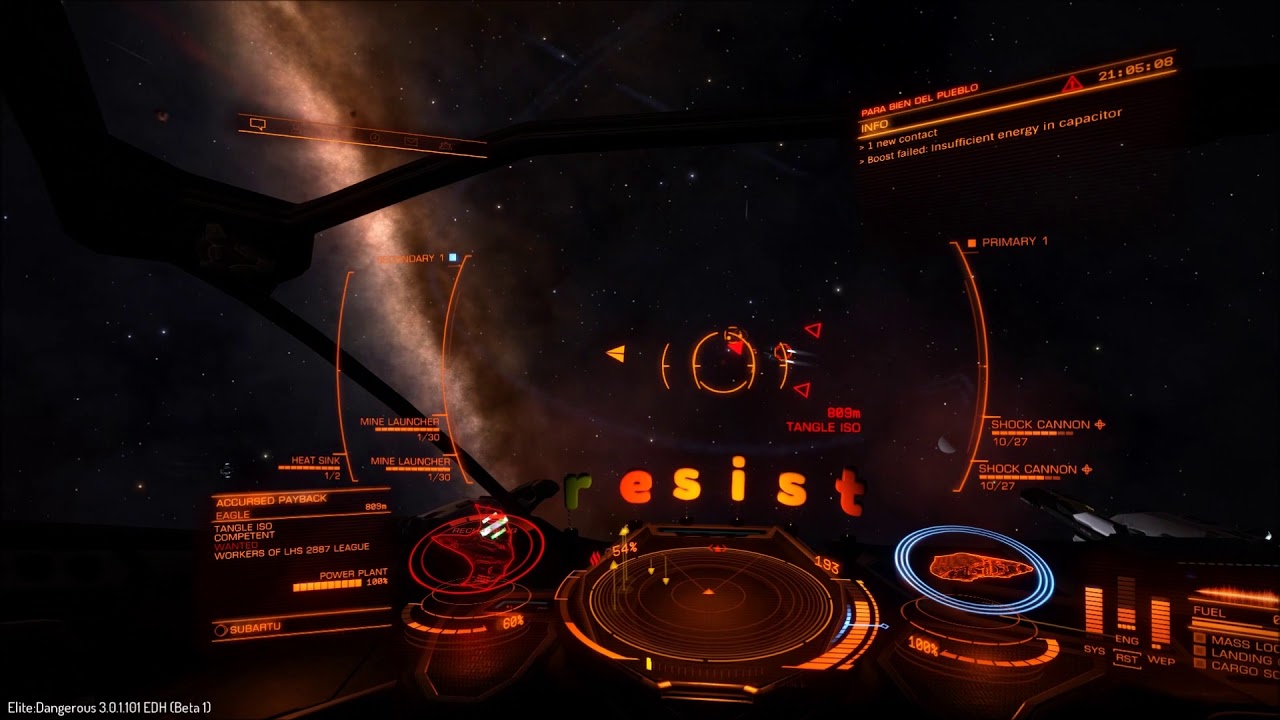
Task: Open the comms chat bubble icon
Action: click(x=257, y=124)
